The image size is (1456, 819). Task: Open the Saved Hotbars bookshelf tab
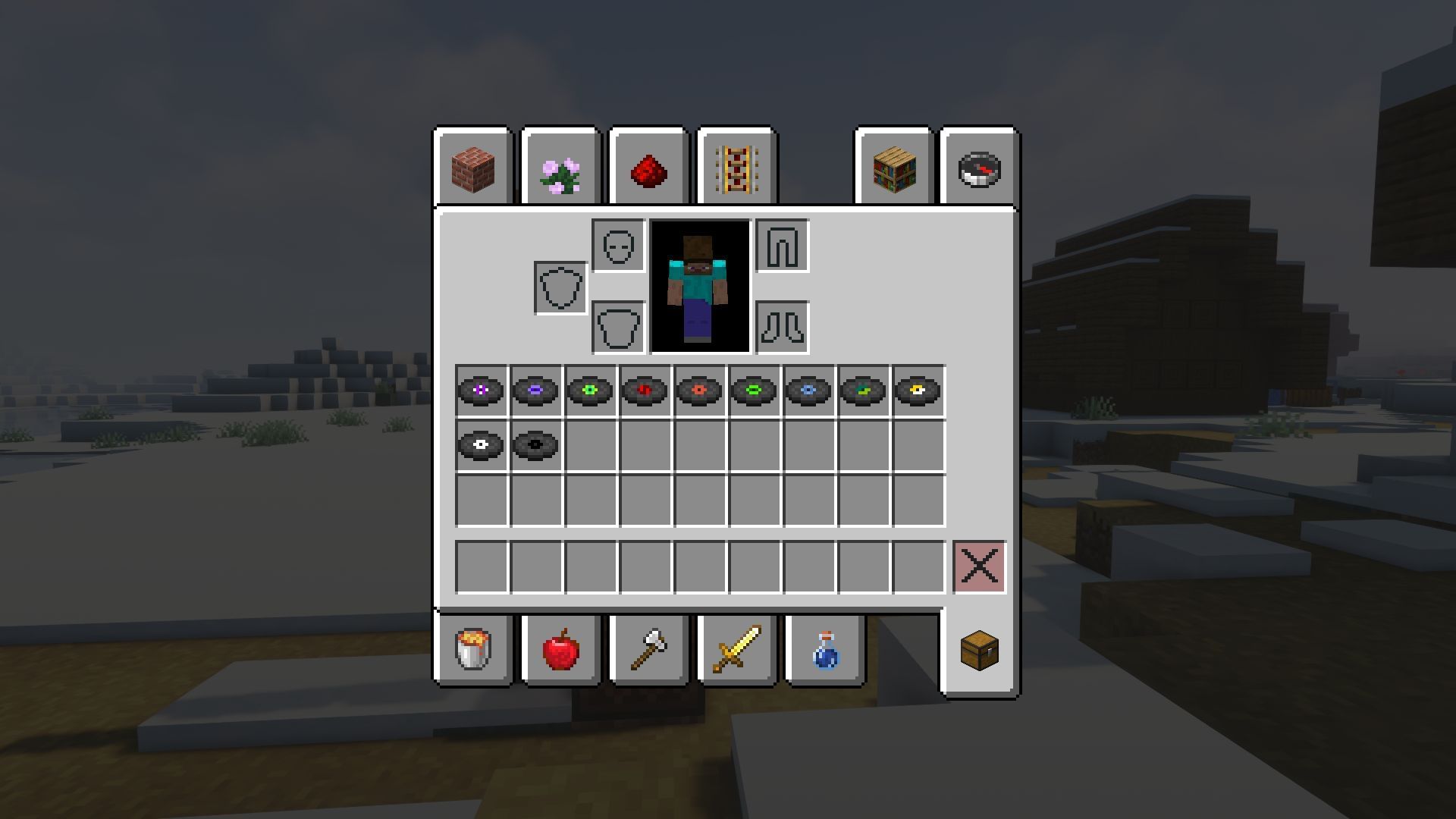click(895, 168)
